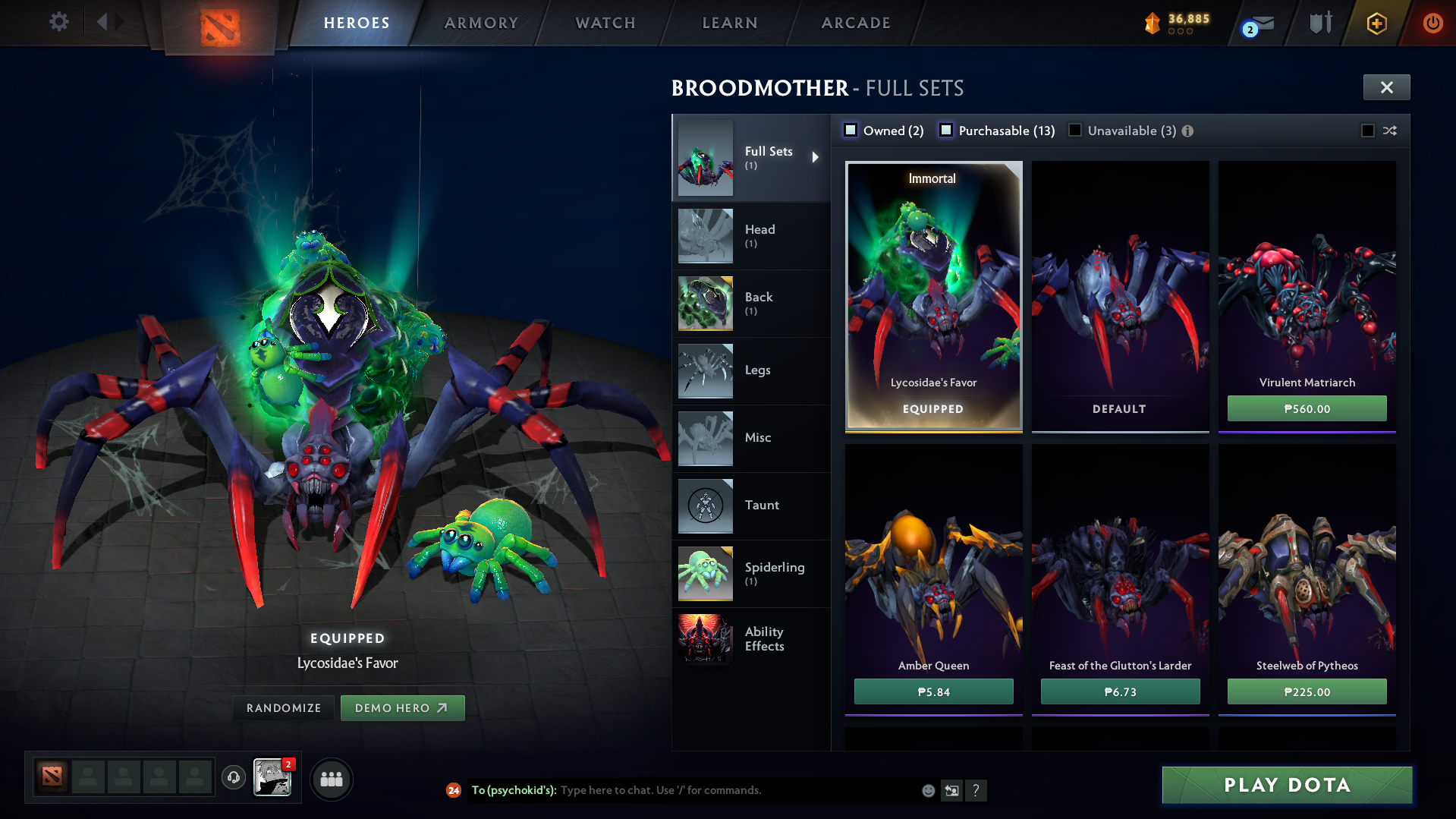Viewport: 1456px width, 819px height.
Task: Check the Purchasable filter checkbox
Action: pyautogui.click(x=946, y=130)
